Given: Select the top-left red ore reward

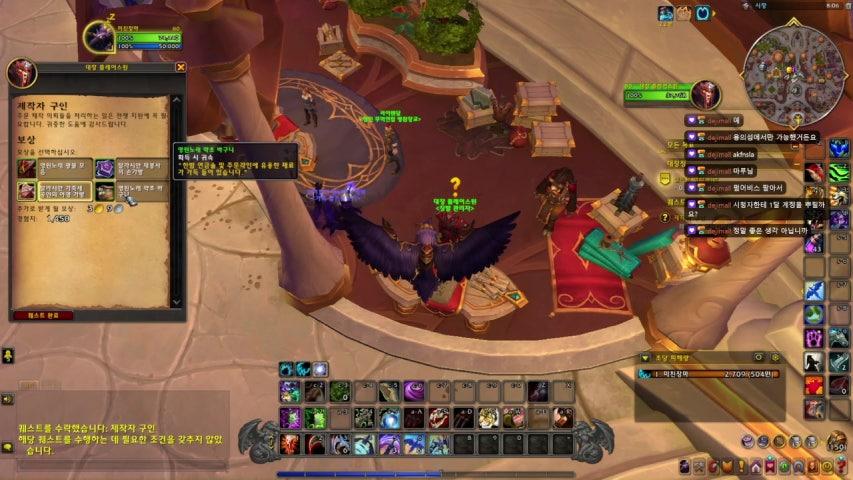Looking at the screenshot, I should coord(27,168).
